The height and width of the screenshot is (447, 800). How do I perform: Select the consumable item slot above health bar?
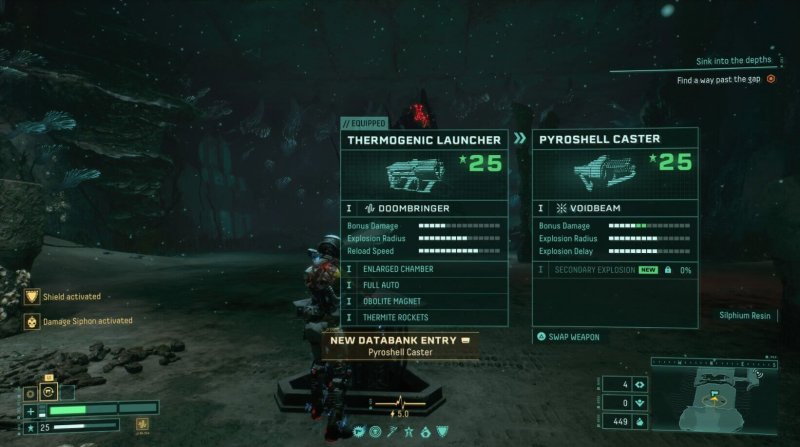point(49,391)
